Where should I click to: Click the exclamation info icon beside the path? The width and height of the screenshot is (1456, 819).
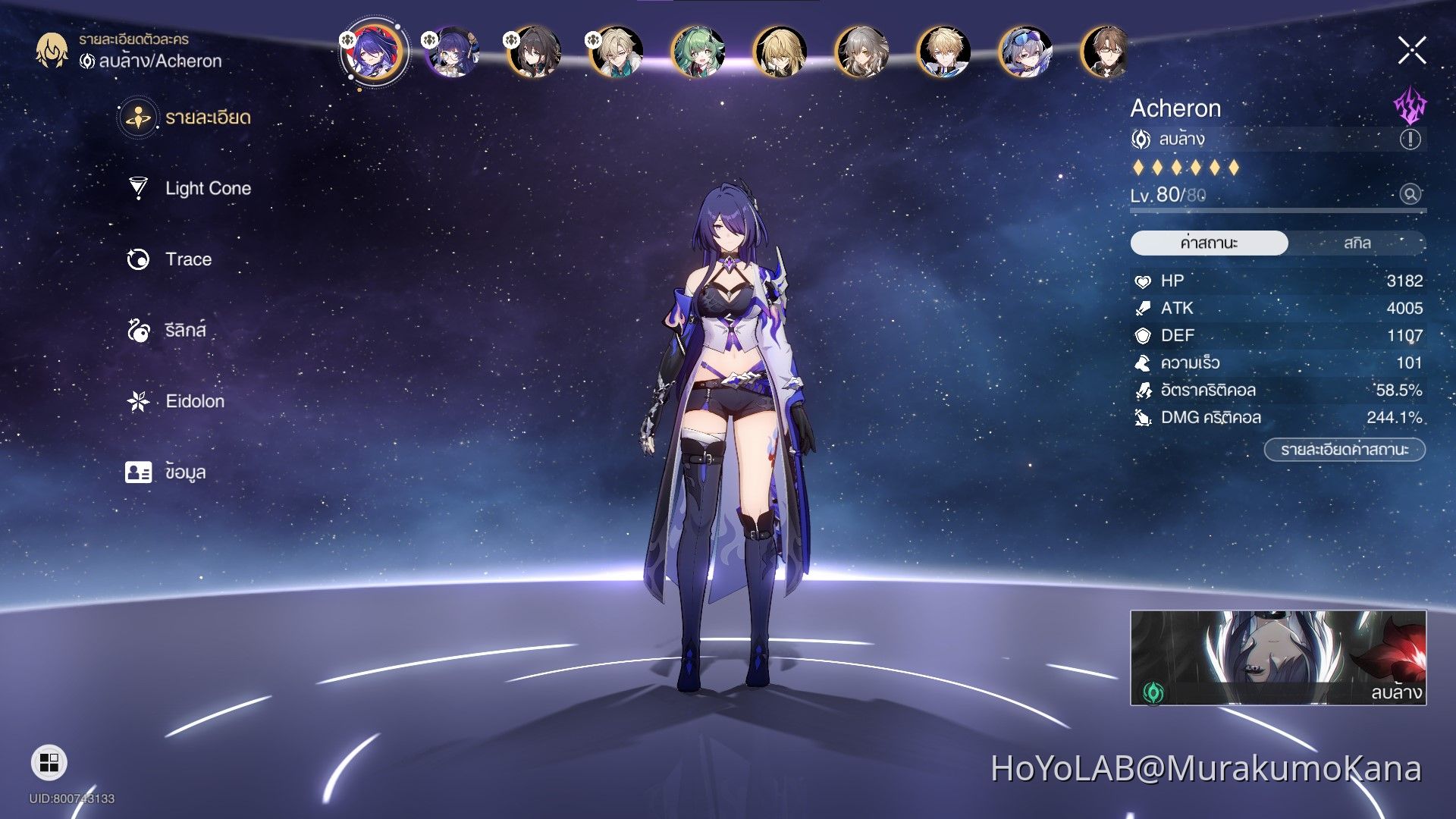coord(1410,139)
